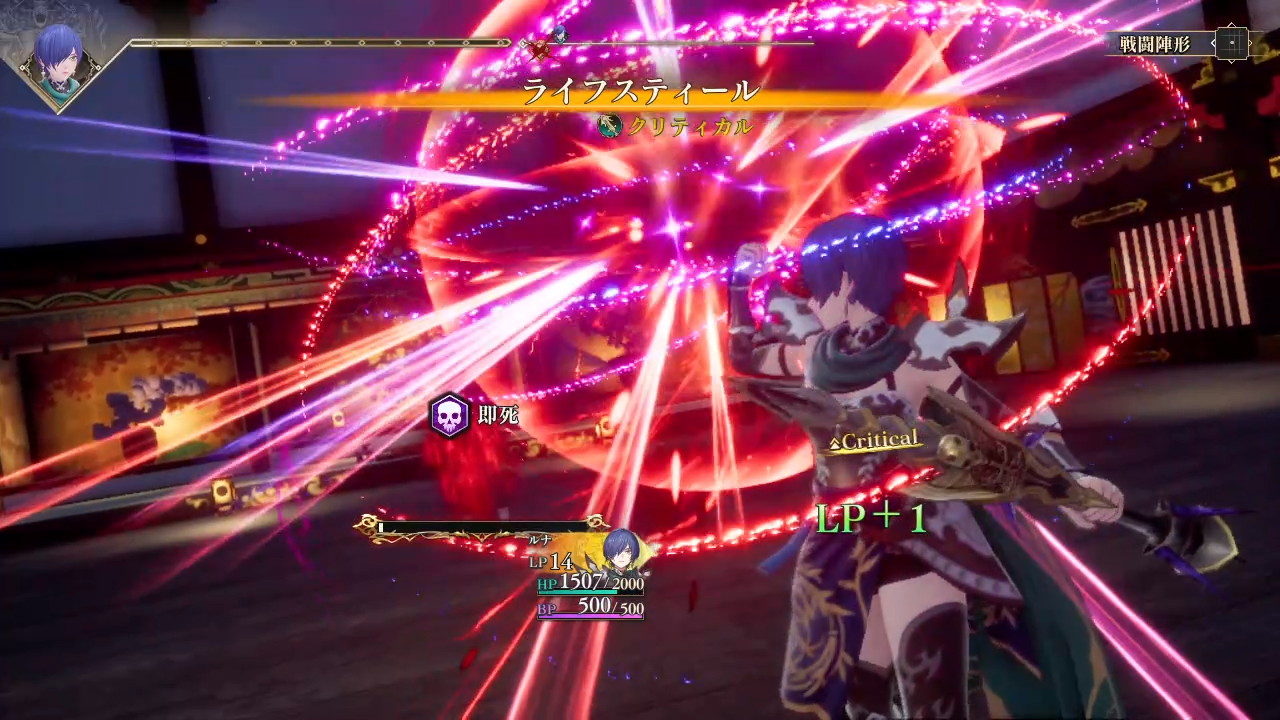Screen dimensions: 1280x720
Task: Select the red enemy marker on the turn timeline
Action: [x=540, y=45]
